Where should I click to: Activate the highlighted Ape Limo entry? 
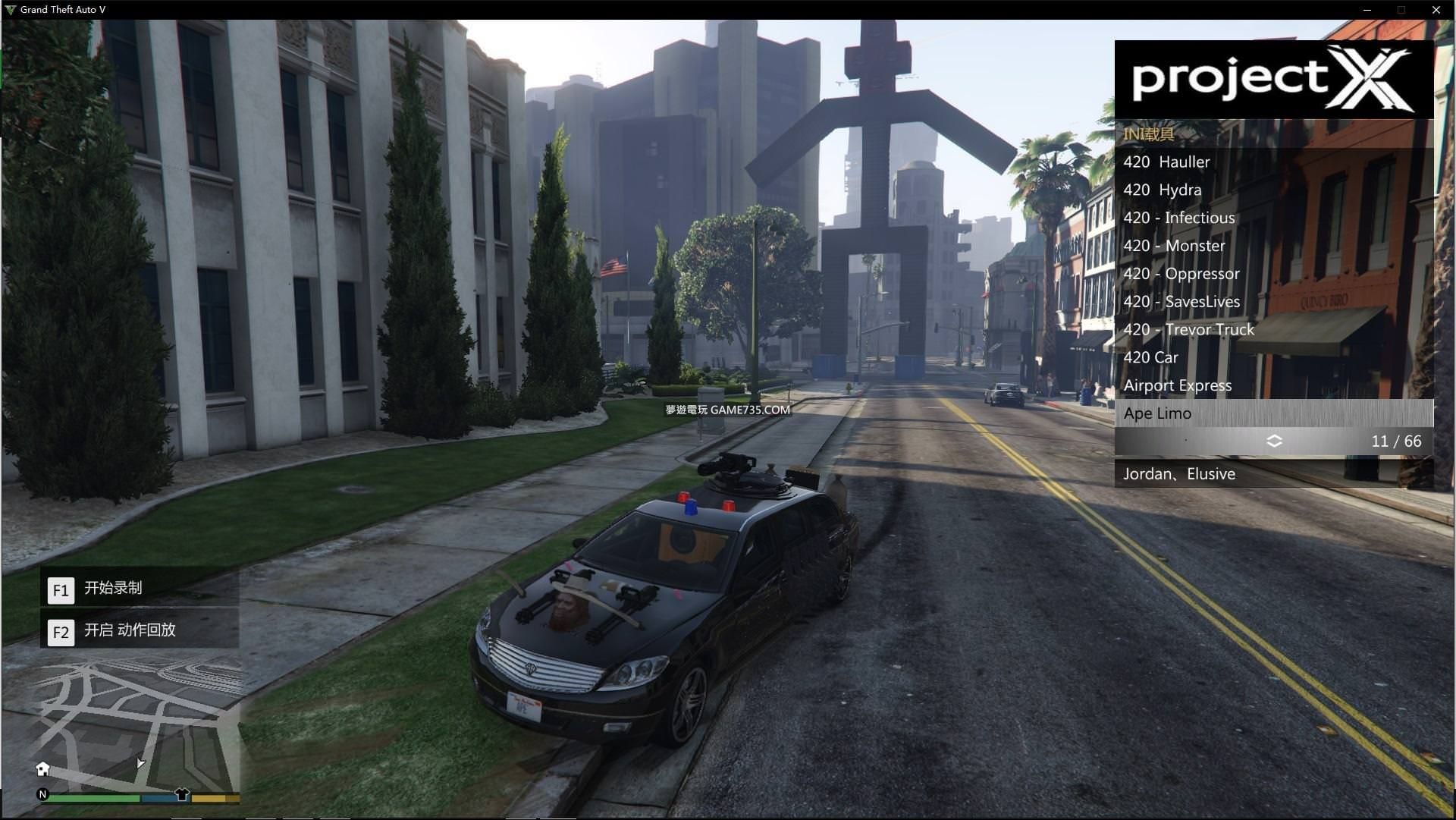pos(1157,413)
